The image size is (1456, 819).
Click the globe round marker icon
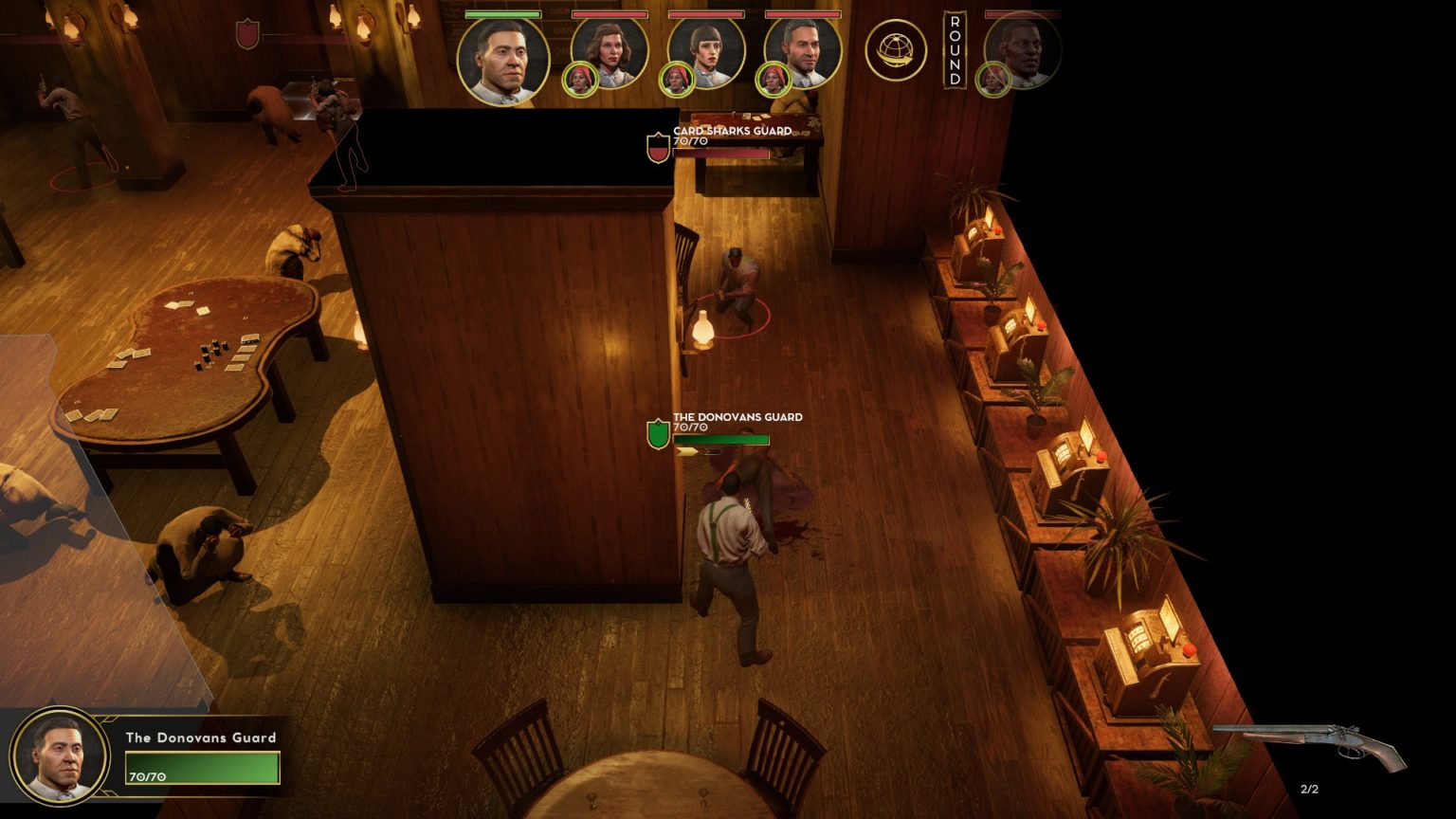[895, 50]
